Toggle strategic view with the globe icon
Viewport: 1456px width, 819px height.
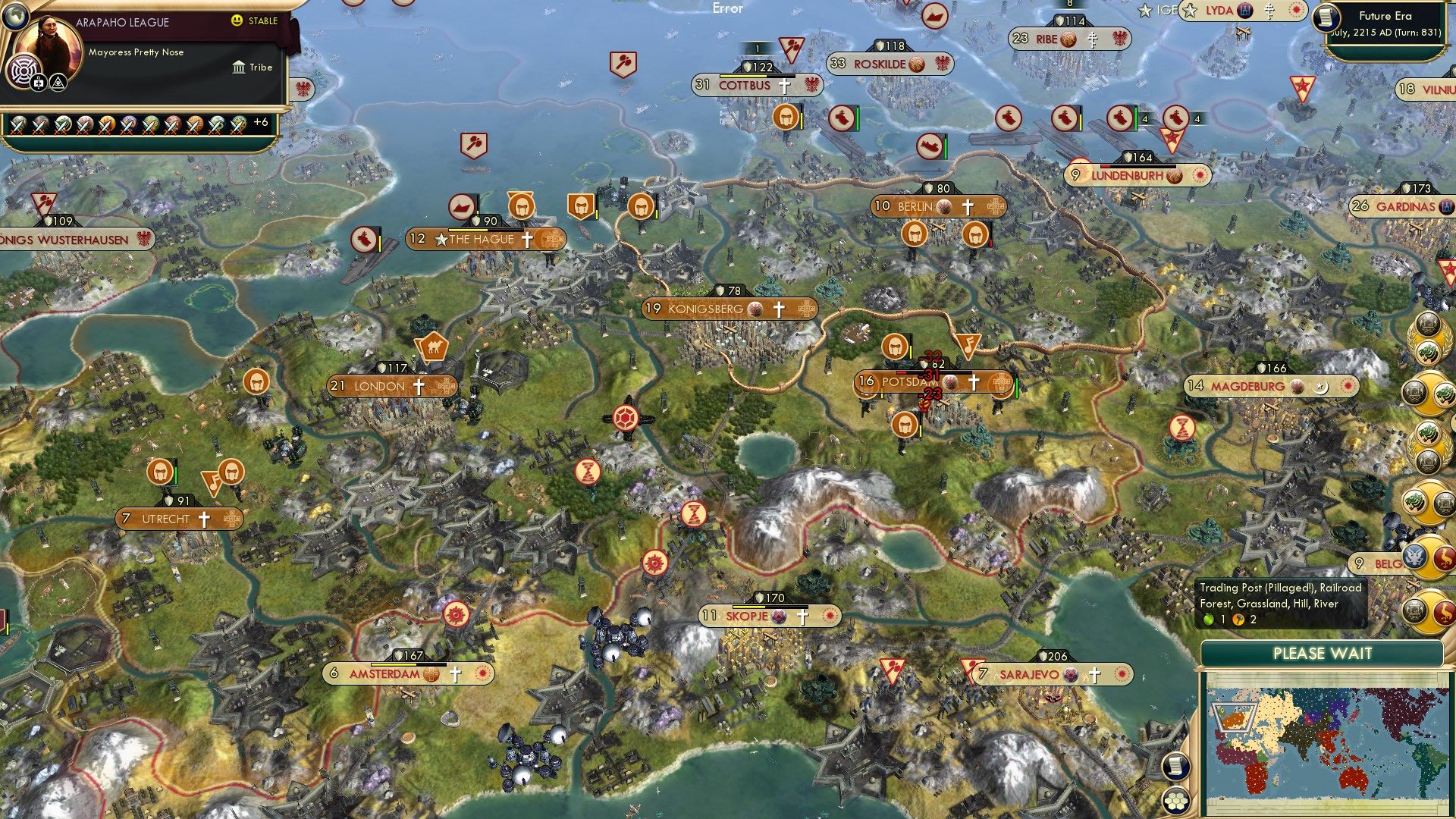coord(15,16)
